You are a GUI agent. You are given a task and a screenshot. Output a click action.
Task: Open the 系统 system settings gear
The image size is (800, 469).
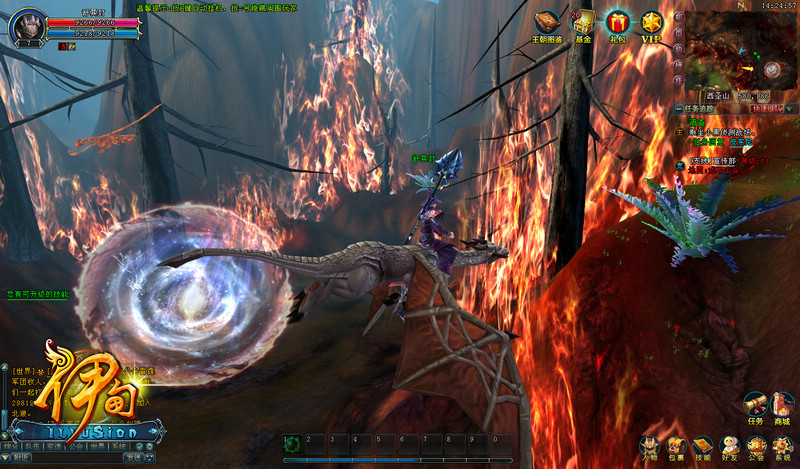pyautogui.click(x=783, y=447)
